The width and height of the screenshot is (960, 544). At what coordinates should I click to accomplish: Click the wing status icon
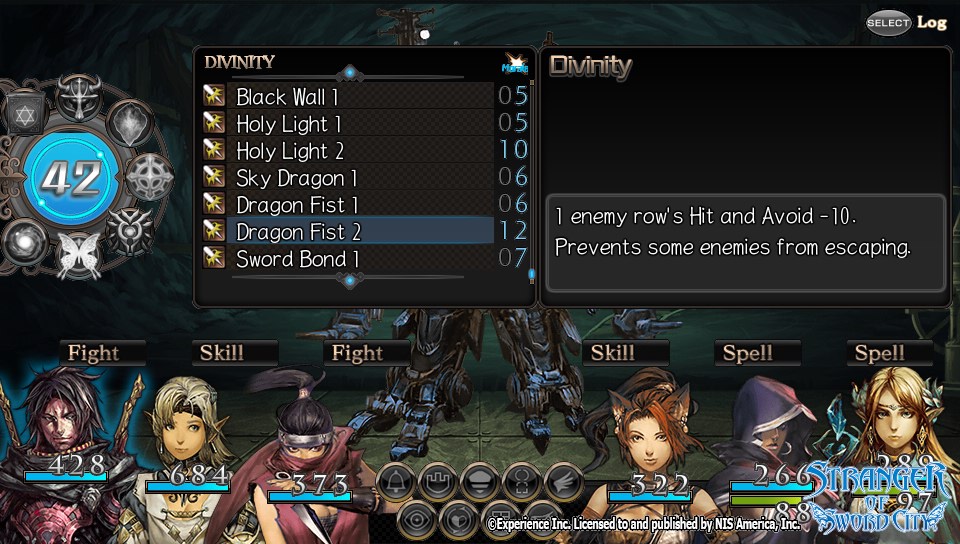(x=563, y=482)
